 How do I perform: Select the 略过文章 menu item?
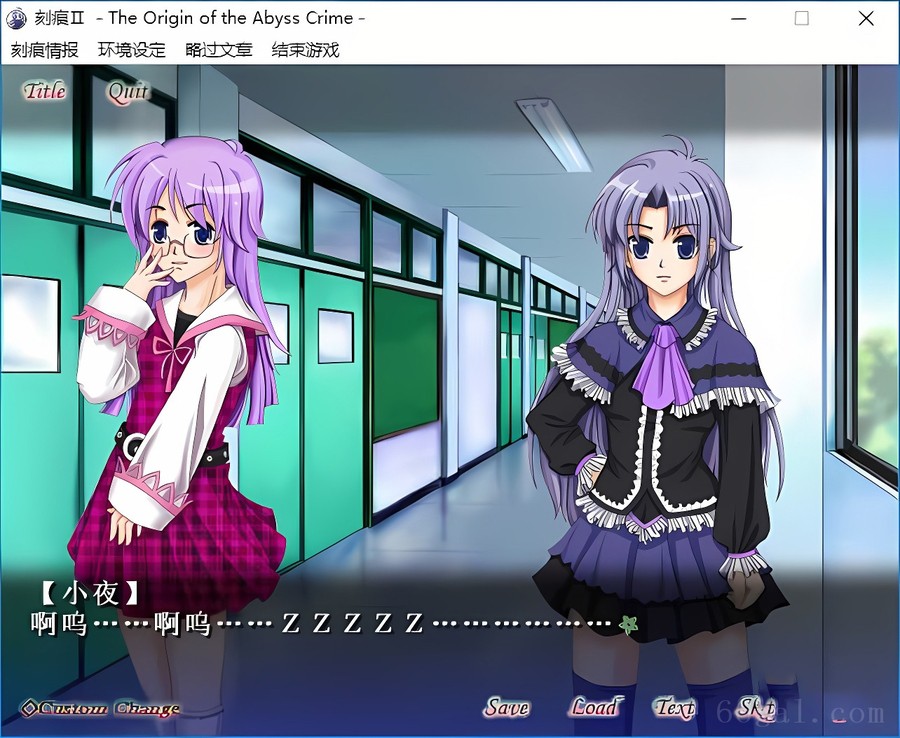218,50
